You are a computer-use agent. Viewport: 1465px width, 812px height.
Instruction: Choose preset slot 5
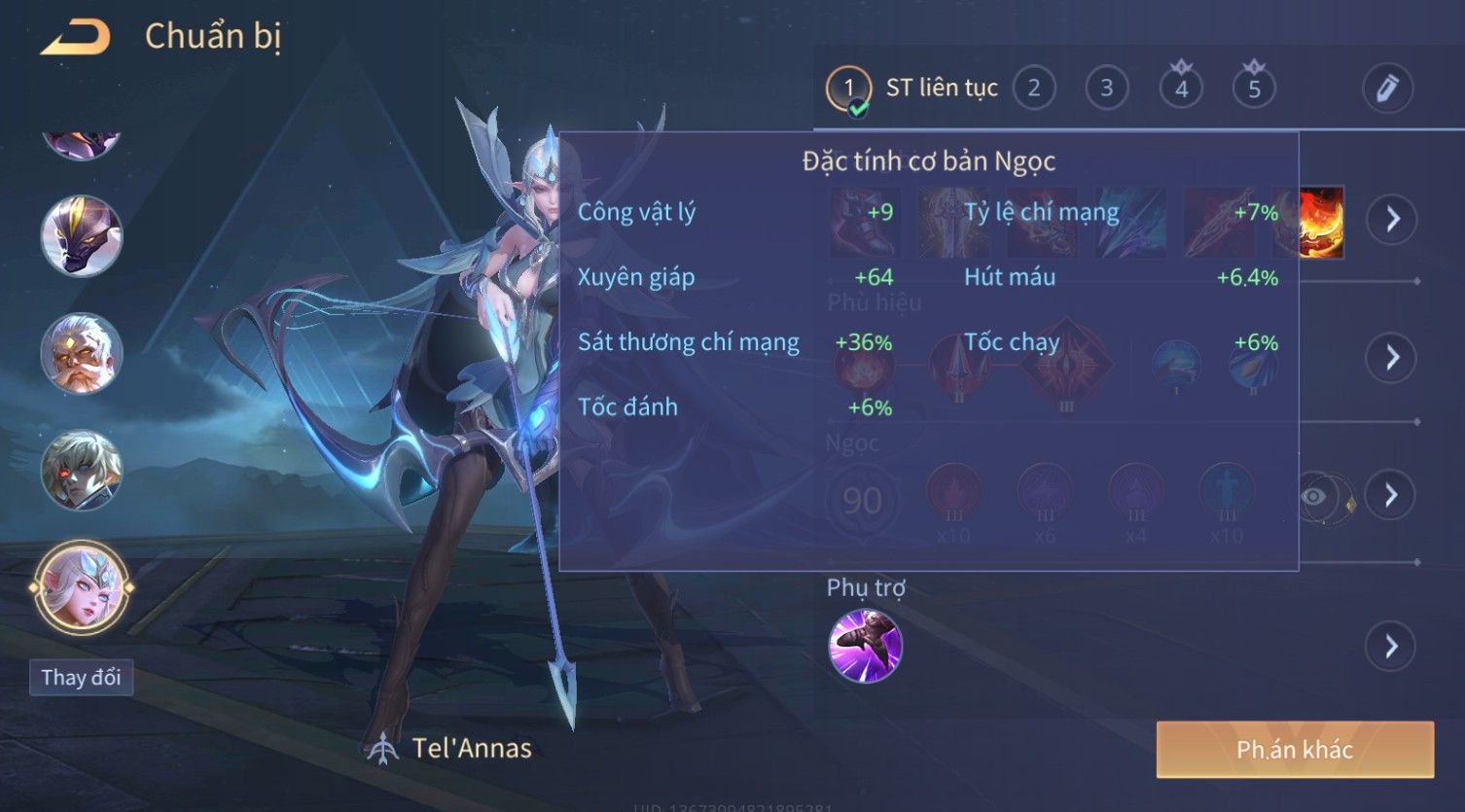tap(1254, 88)
